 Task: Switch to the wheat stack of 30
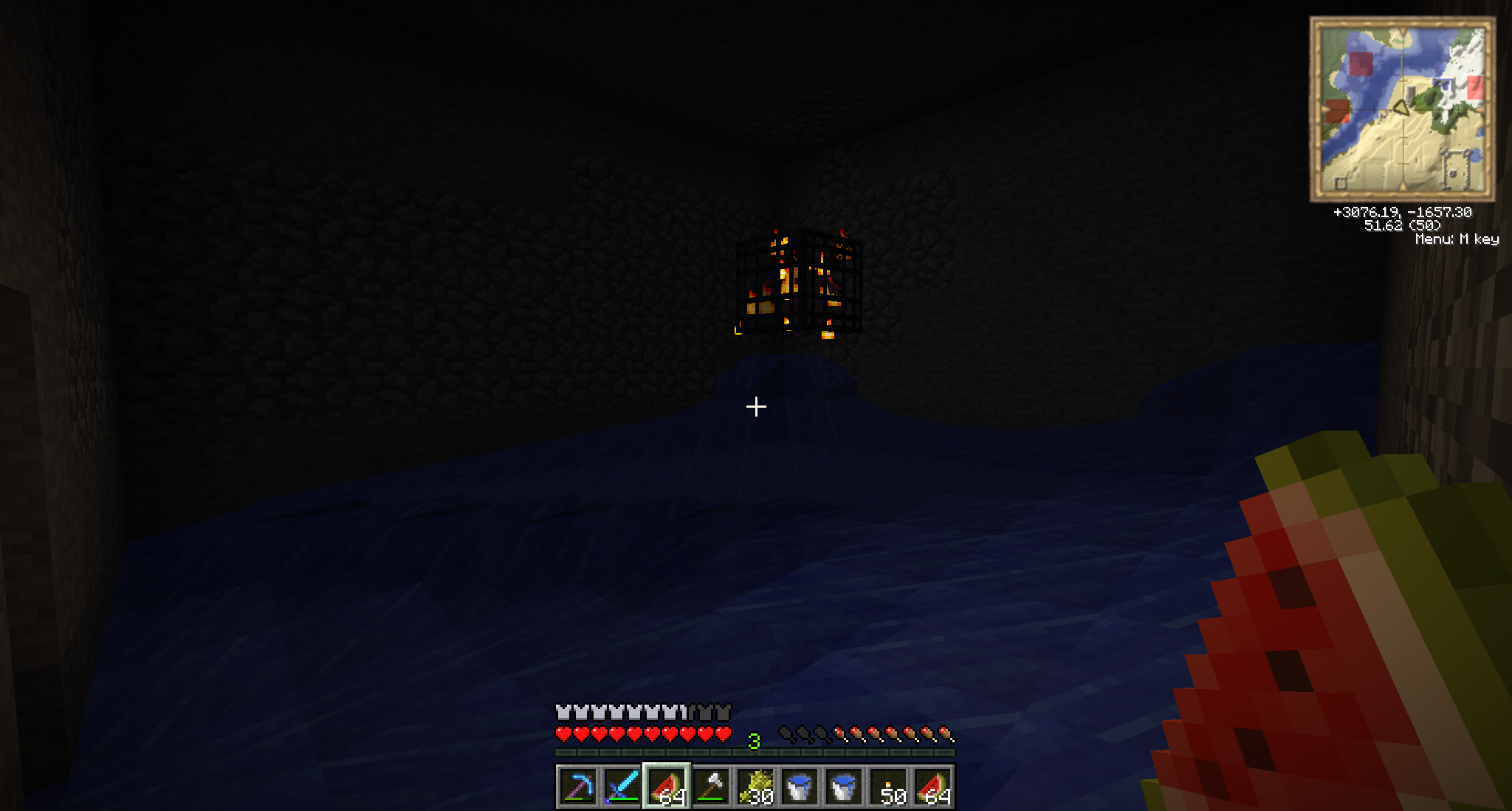755,787
